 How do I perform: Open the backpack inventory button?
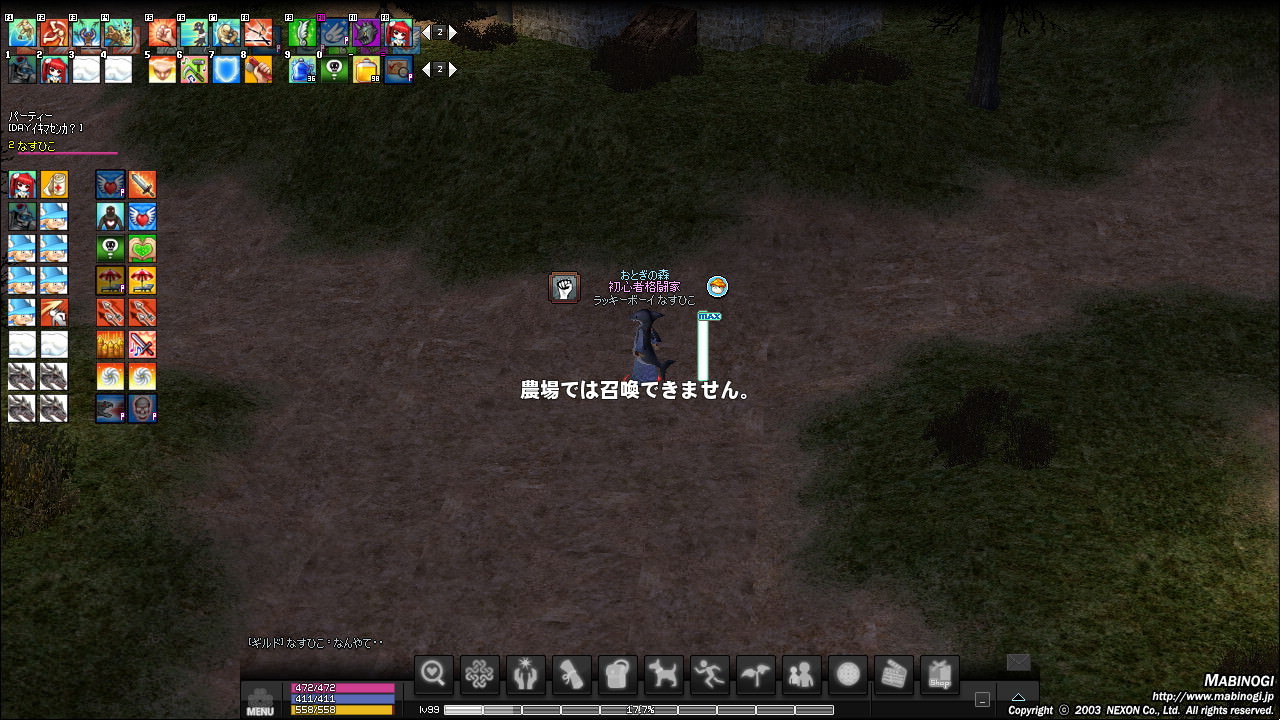(x=617, y=675)
